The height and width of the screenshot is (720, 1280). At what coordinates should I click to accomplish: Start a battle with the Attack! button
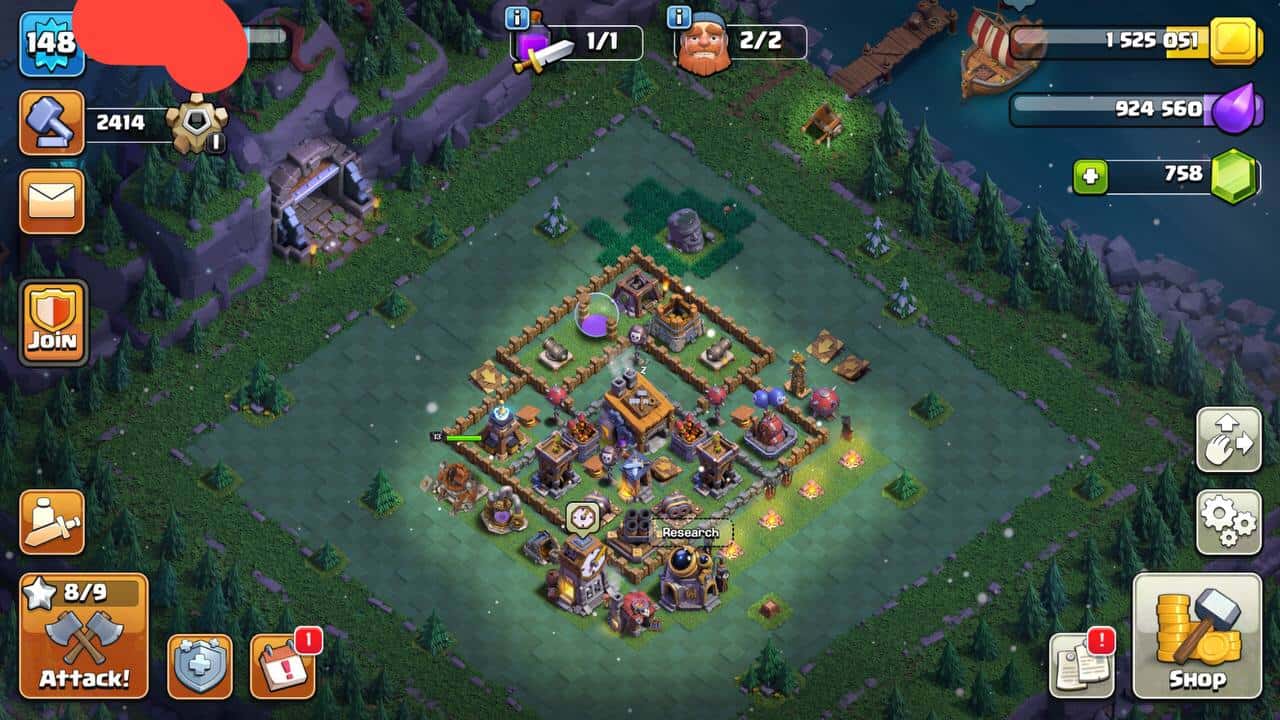point(84,637)
